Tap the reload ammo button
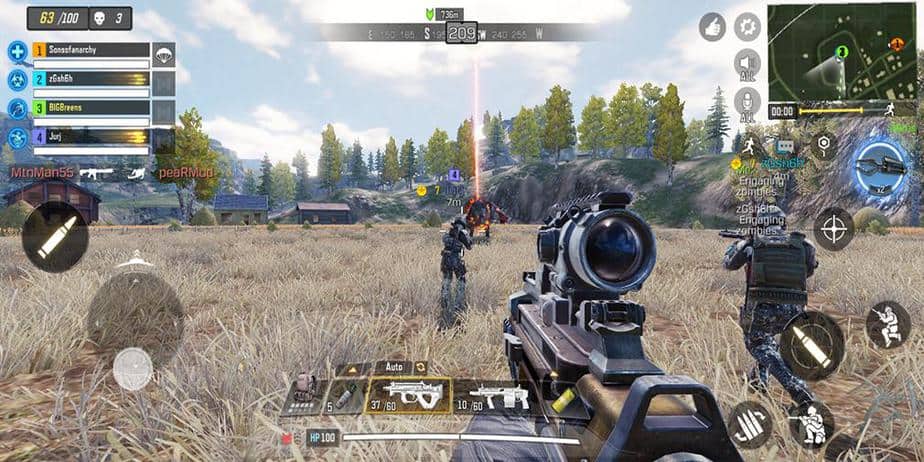This screenshot has width=924, height=462. [748, 421]
